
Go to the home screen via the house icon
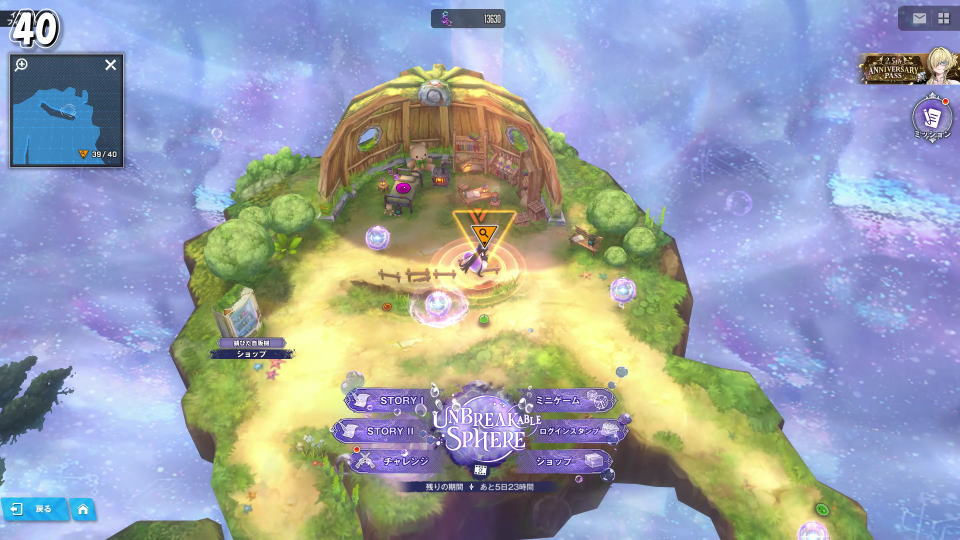pyautogui.click(x=83, y=509)
